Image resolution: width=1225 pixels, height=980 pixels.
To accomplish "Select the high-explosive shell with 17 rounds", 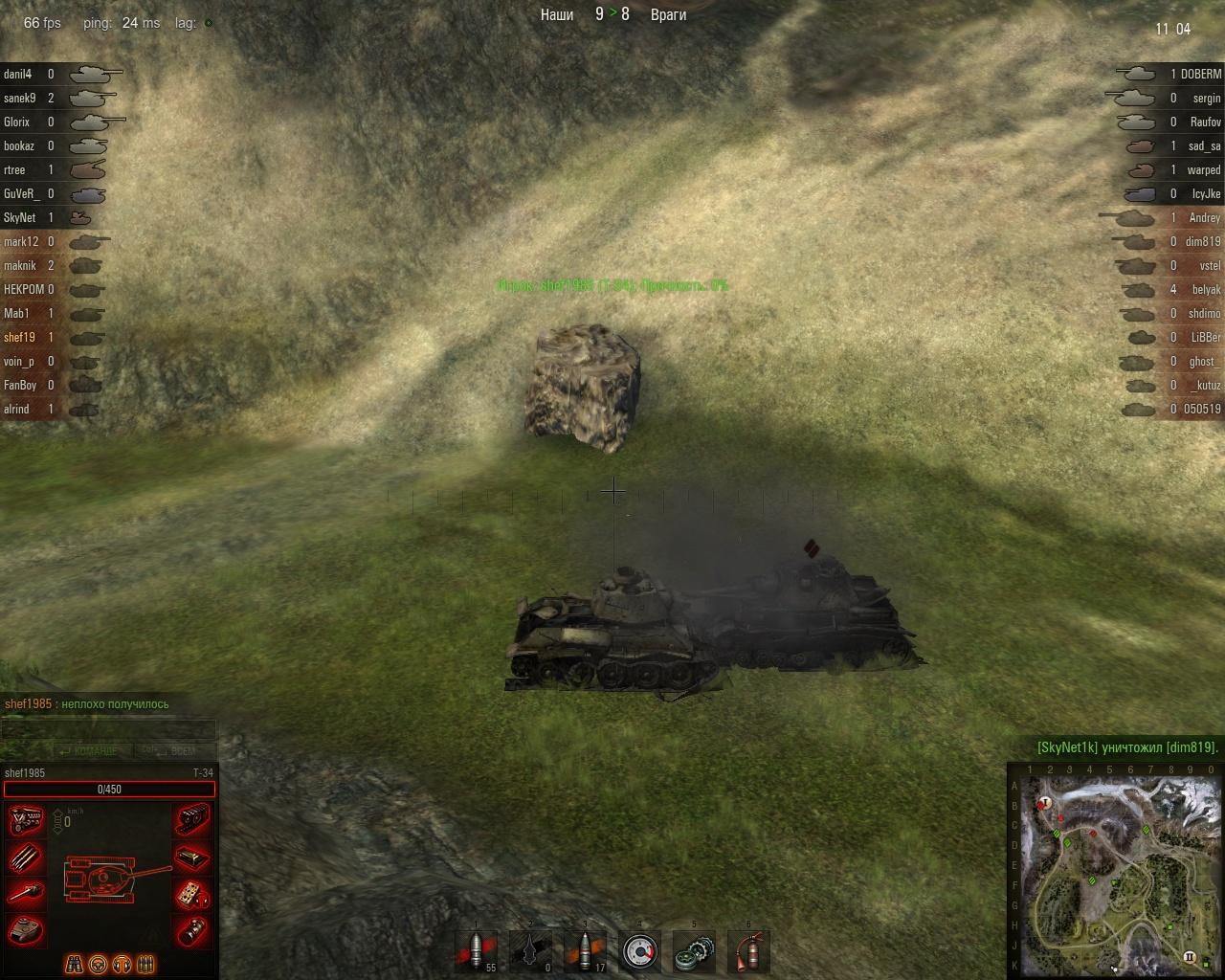I will click(x=585, y=951).
